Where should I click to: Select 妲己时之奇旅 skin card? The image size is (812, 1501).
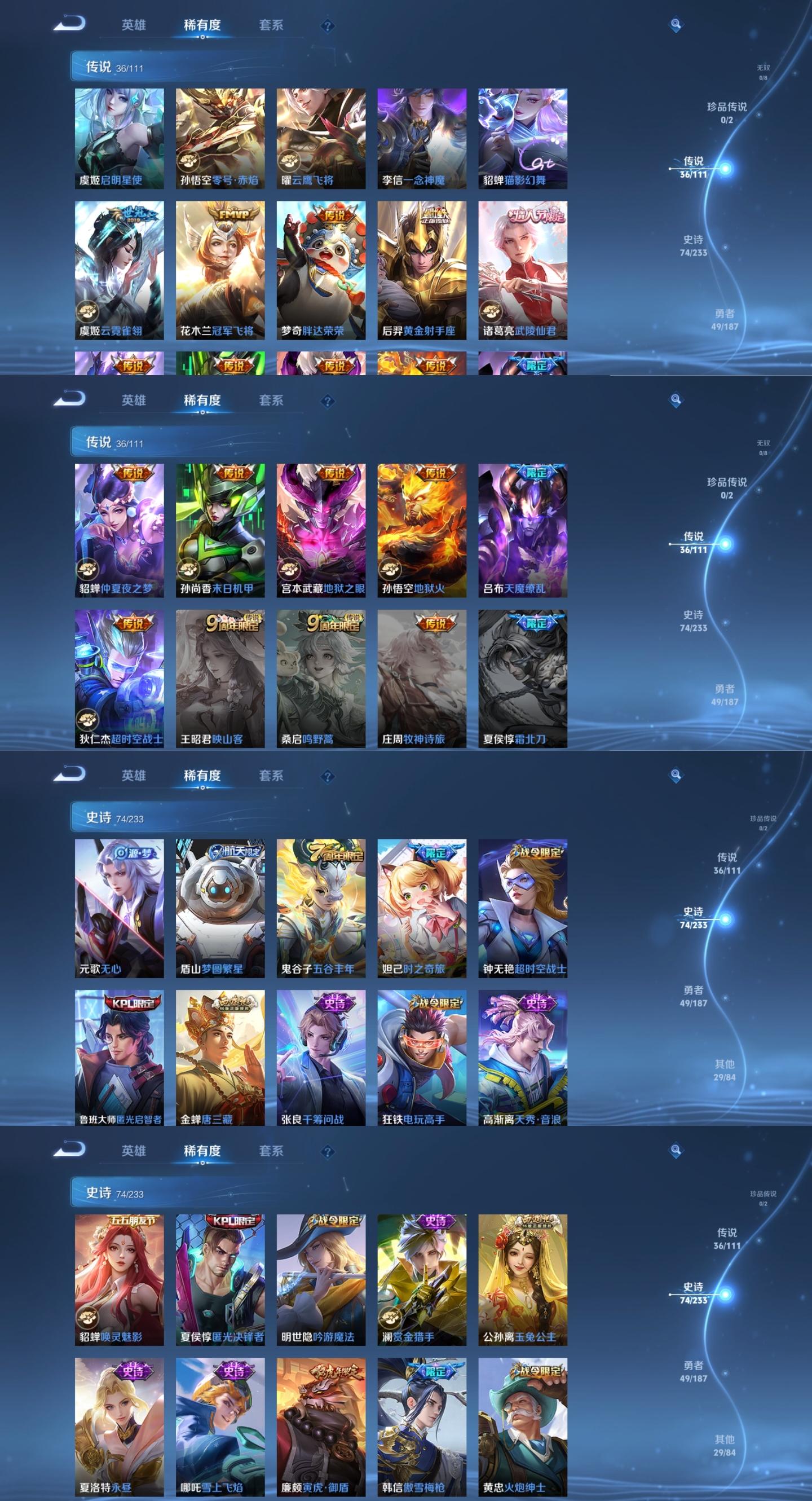coord(422,908)
